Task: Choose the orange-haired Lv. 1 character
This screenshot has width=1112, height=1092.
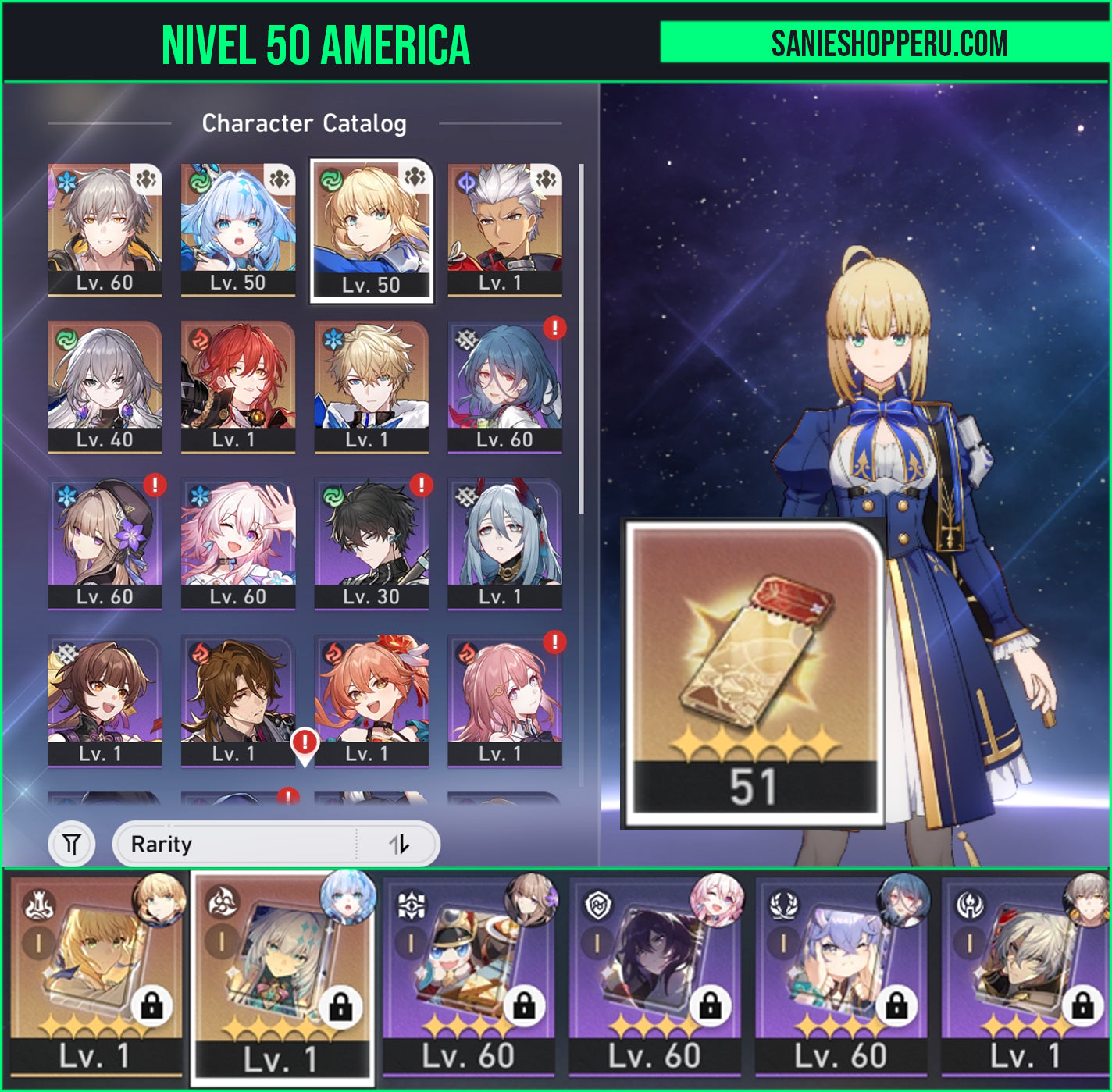Action: pyautogui.click(x=372, y=700)
